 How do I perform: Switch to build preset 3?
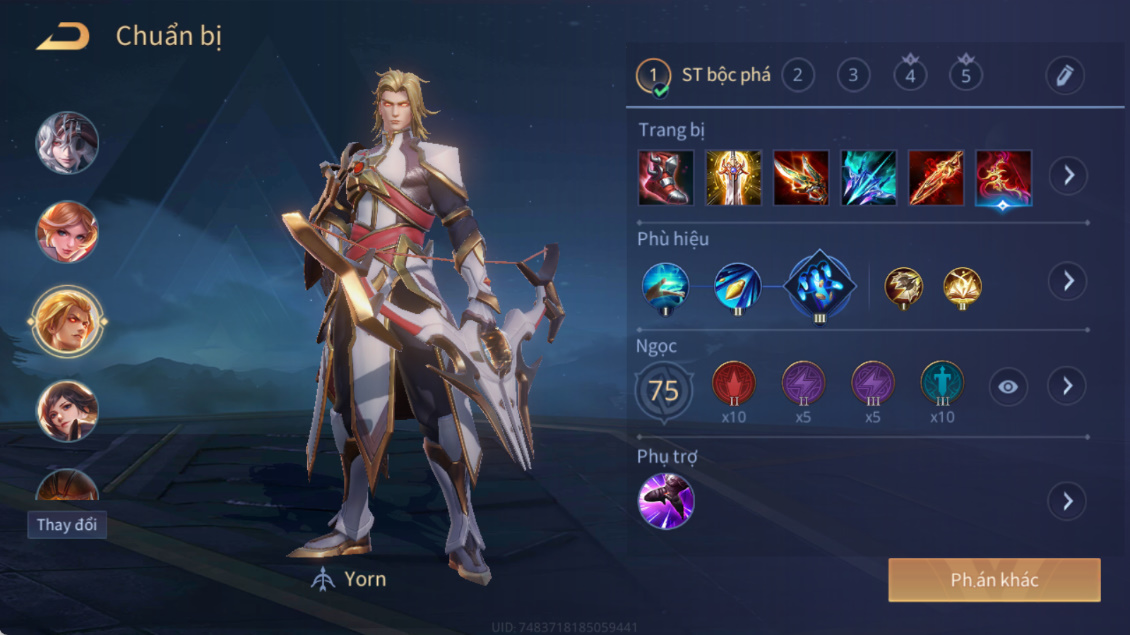[x=853, y=75]
